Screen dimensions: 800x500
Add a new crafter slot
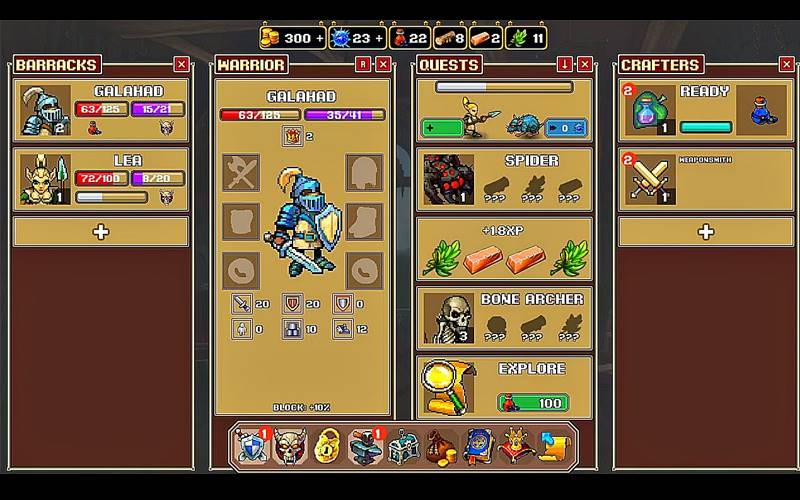point(705,232)
